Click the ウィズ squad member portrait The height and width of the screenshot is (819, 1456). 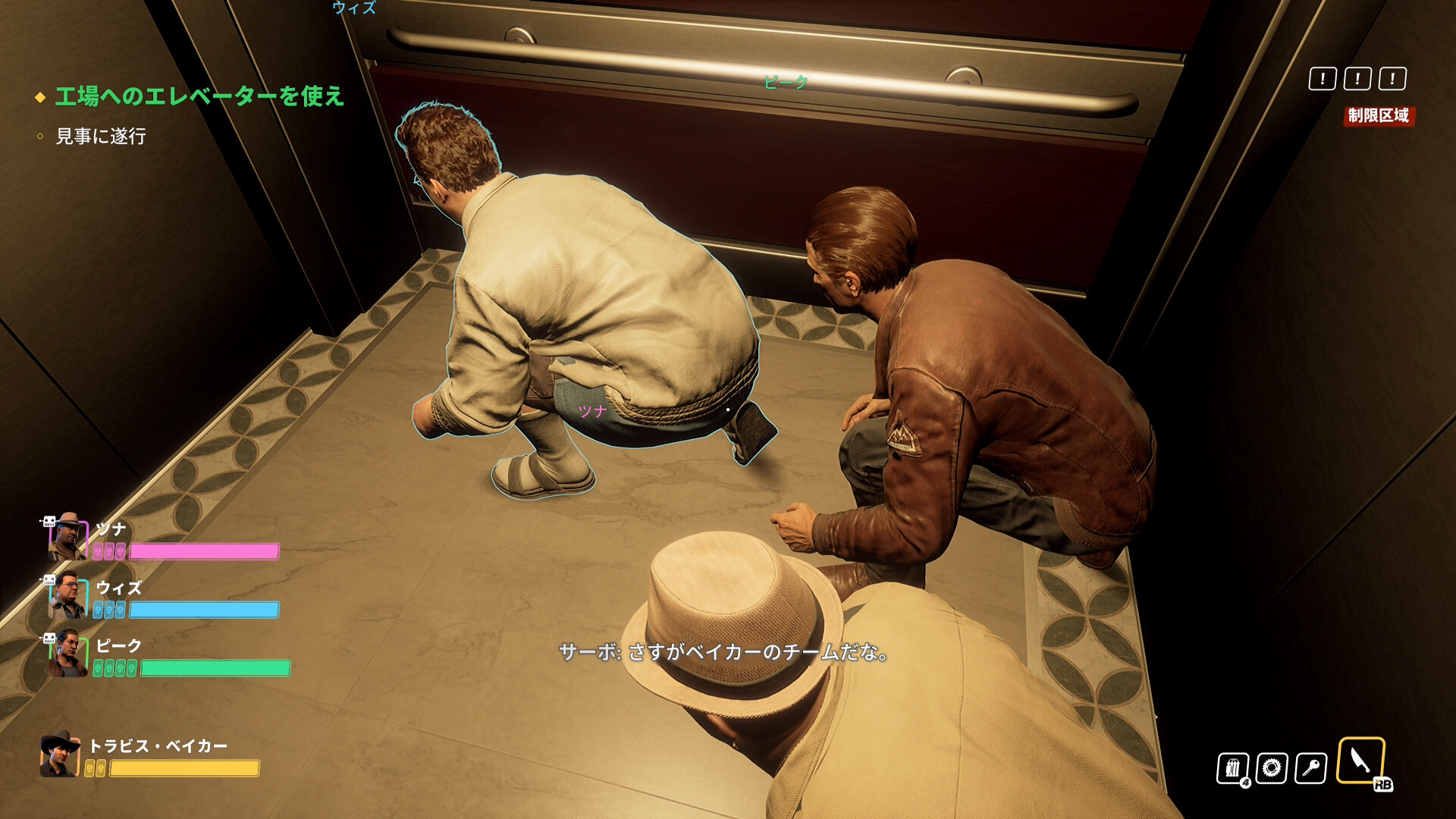pyautogui.click(x=67, y=596)
